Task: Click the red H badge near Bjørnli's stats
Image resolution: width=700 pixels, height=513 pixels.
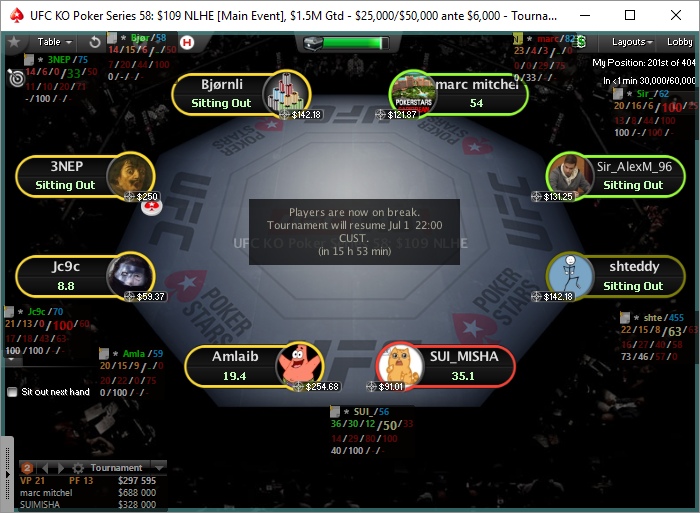Action: [186, 42]
